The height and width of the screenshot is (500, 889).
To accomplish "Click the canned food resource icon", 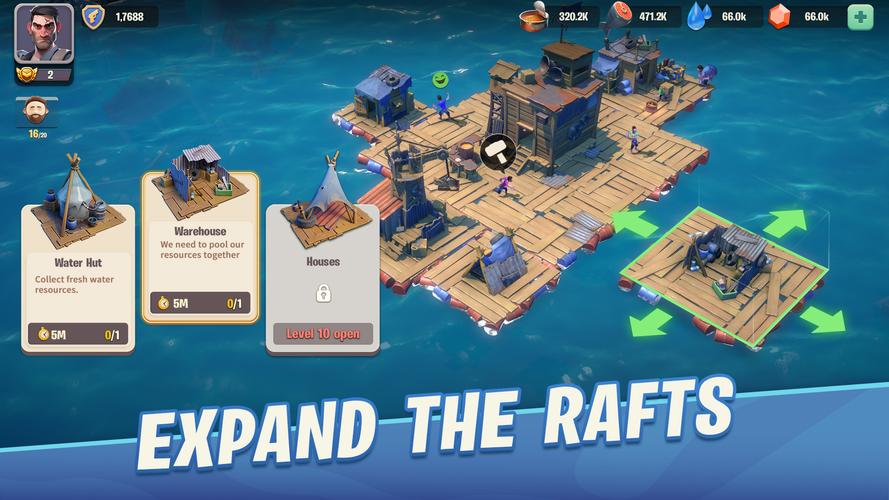I will click(533, 16).
